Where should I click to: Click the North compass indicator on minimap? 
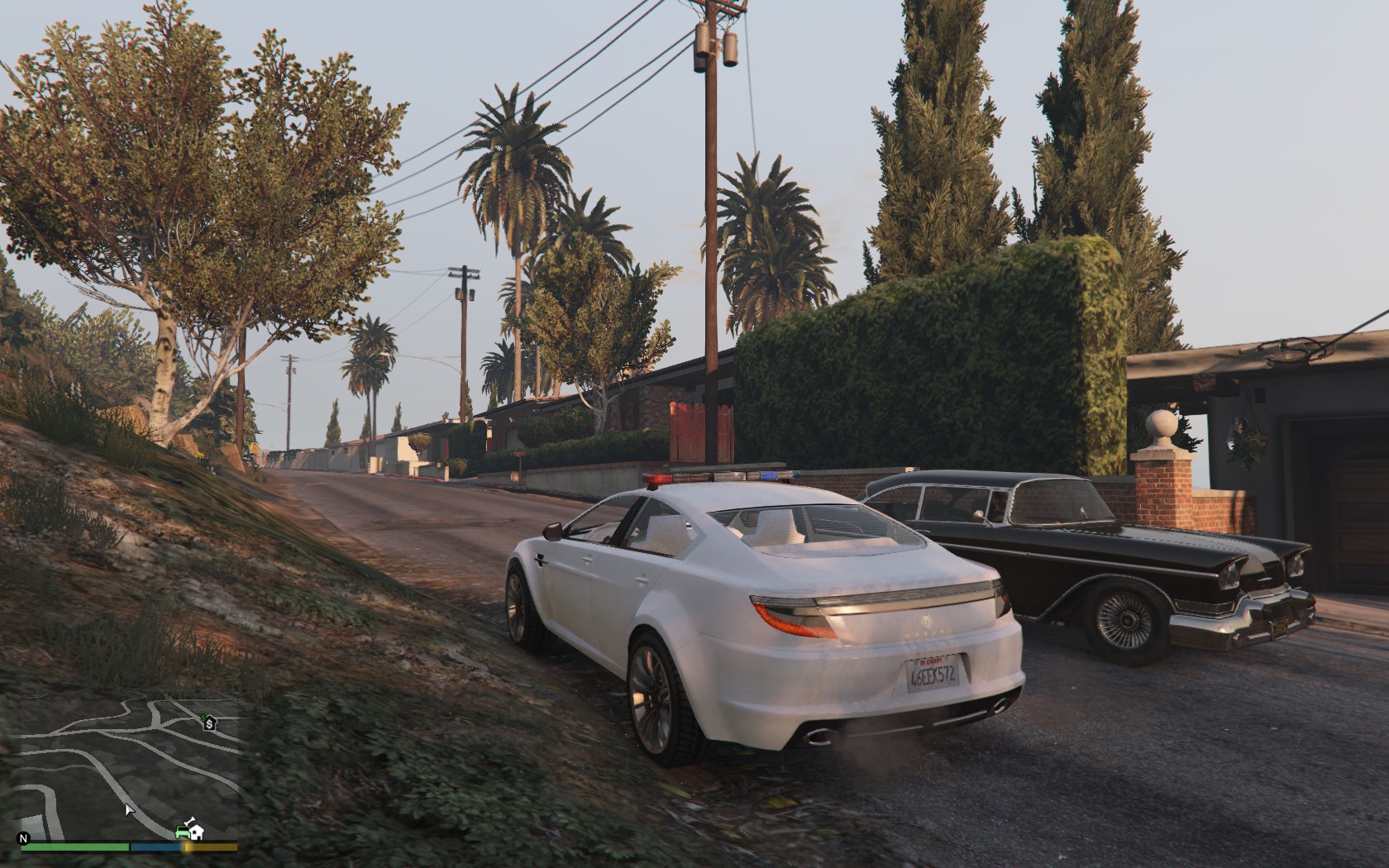pos(24,838)
